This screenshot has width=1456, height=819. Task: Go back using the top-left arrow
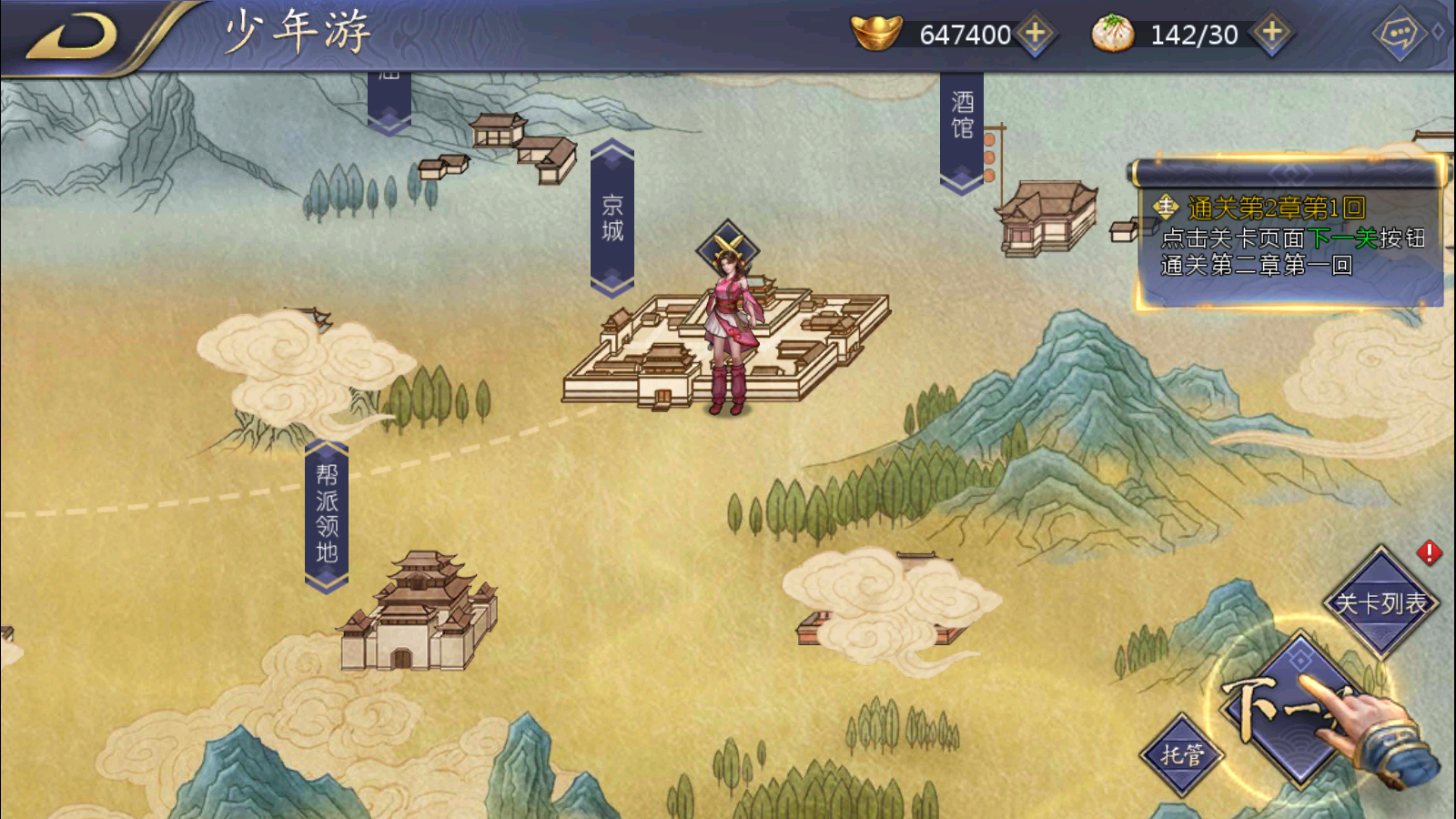(x=75, y=36)
